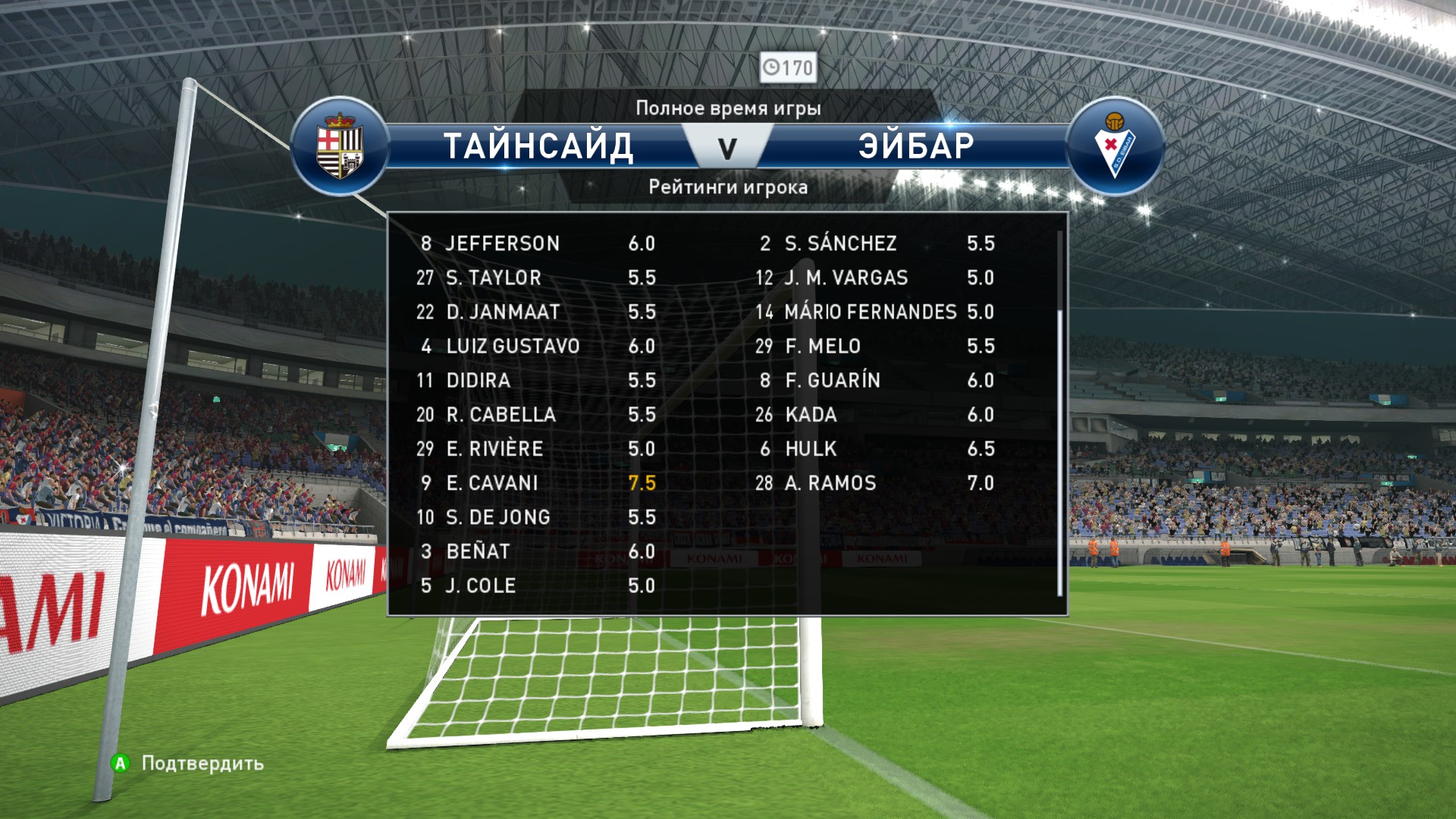
Task: Select Luiz Gustavo's row
Action: tap(536, 347)
